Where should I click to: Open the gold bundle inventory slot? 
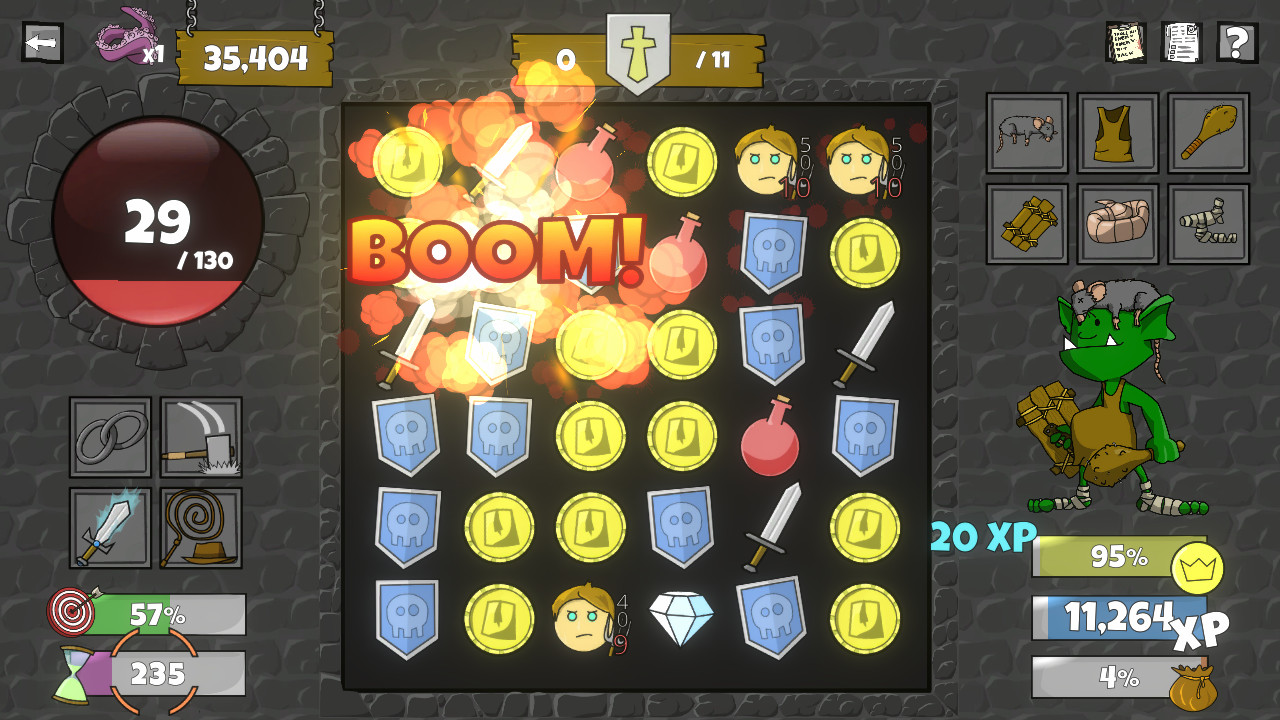[1025, 221]
